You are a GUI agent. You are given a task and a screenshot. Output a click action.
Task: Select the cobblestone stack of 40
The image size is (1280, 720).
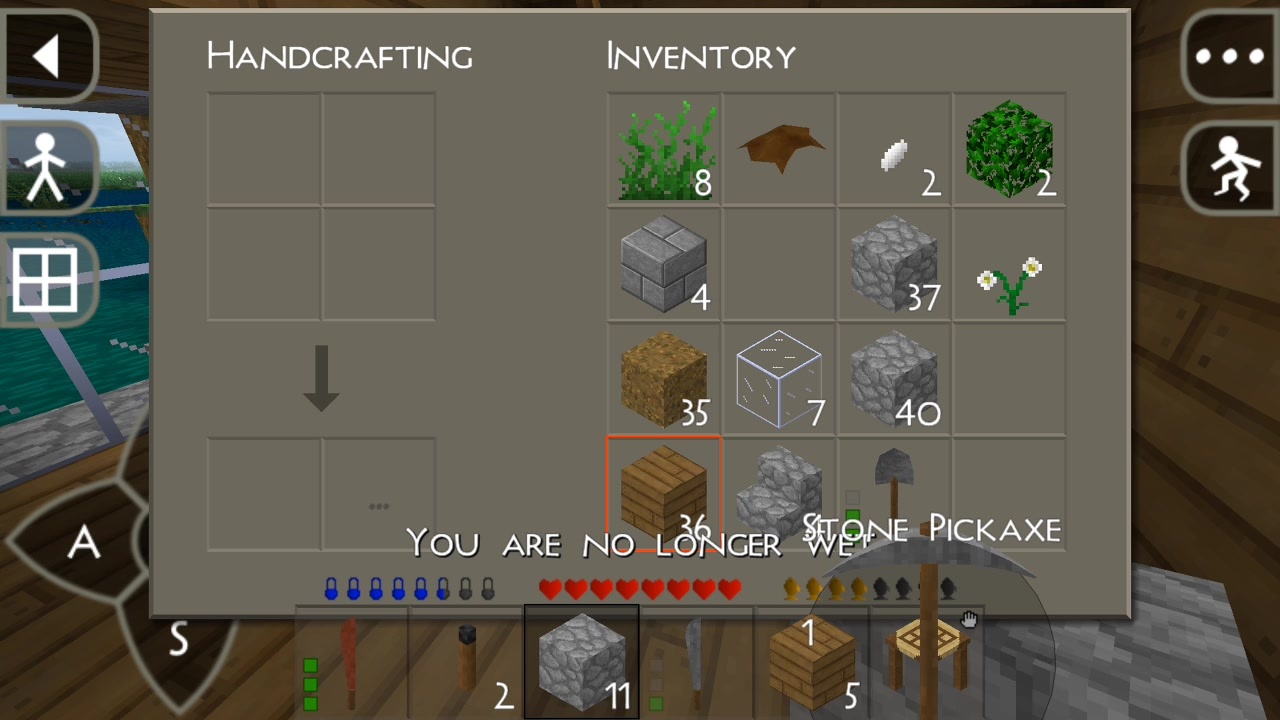coord(894,380)
